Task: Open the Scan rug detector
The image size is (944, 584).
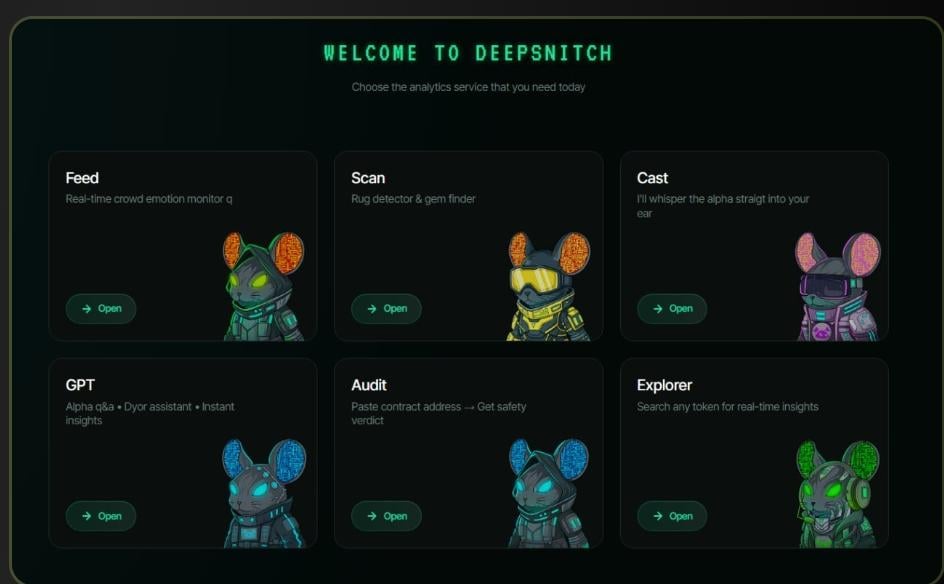Action: (x=386, y=308)
